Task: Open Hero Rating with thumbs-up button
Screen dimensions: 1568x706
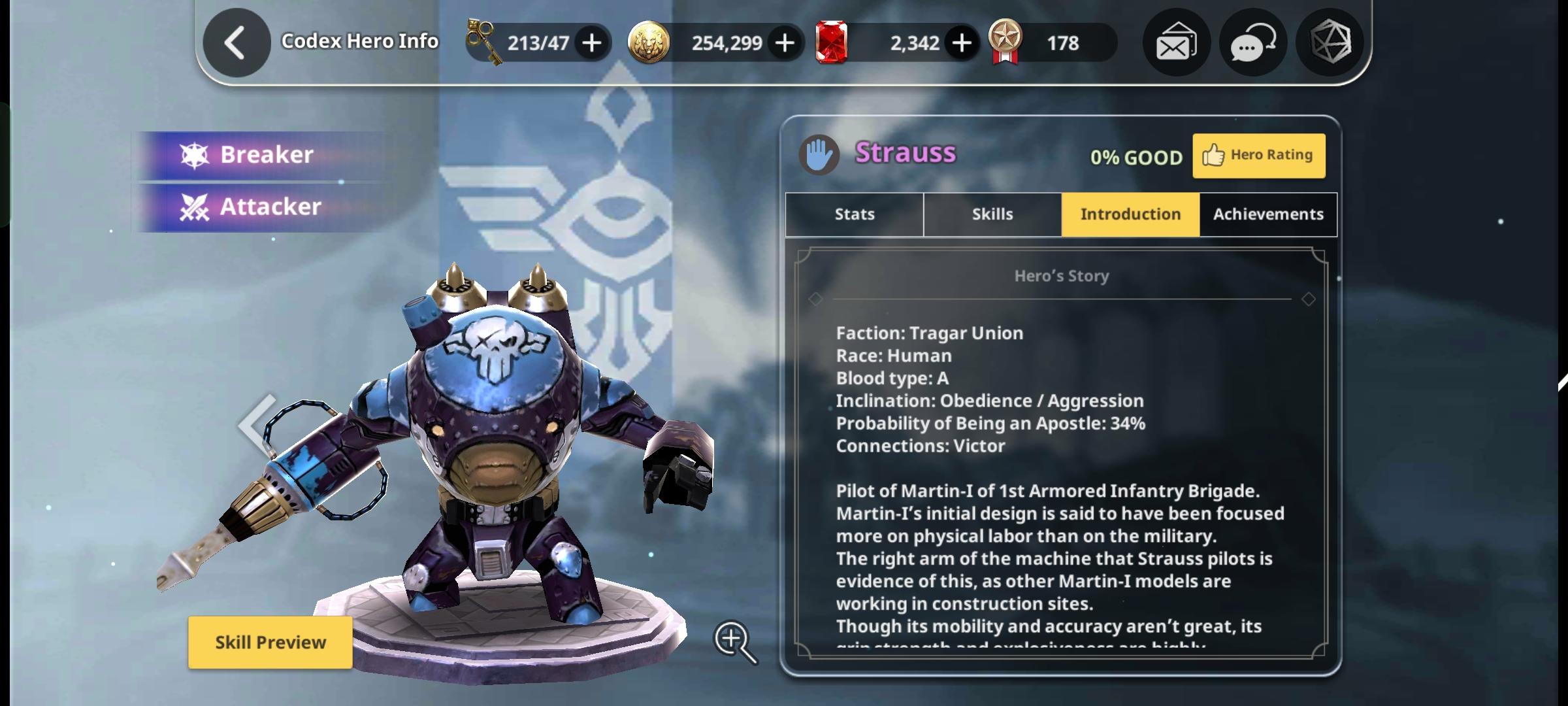Action: [1259, 156]
